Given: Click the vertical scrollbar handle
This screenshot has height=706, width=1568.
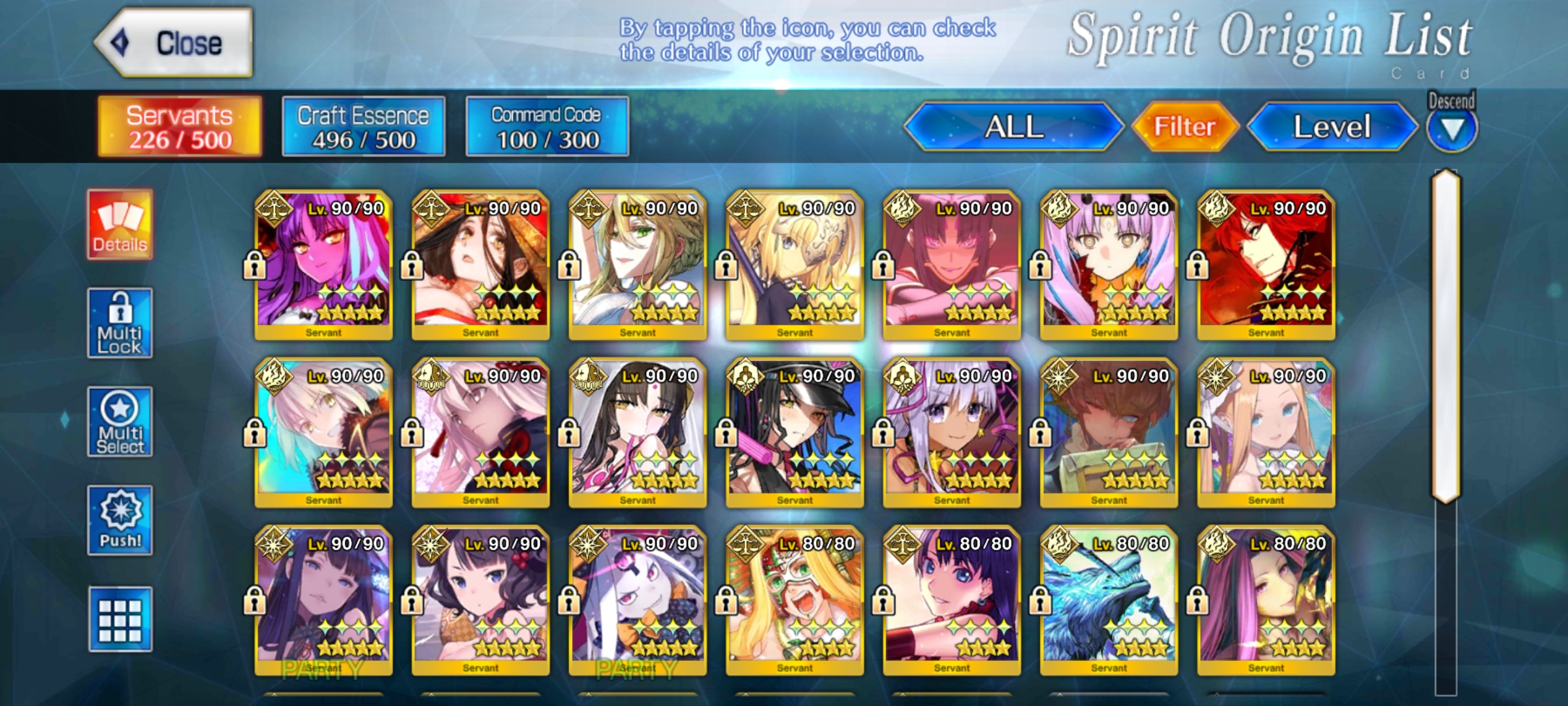Looking at the screenshot, I should [1446, 337].
